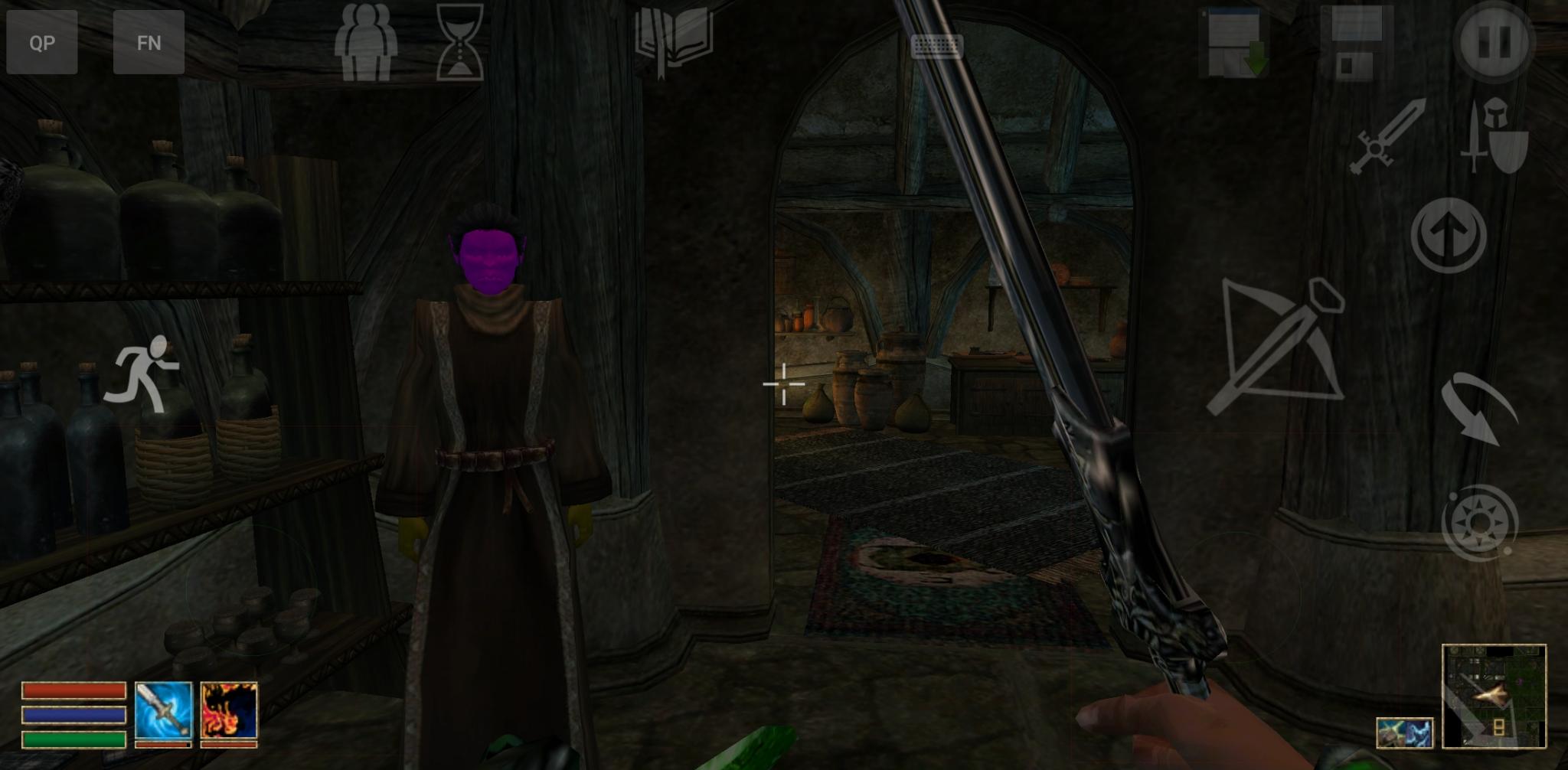The height and width of the screenshot is (770, 1568).
Task: Show the on-screen keyboard
Action: (x=936, y=47)
